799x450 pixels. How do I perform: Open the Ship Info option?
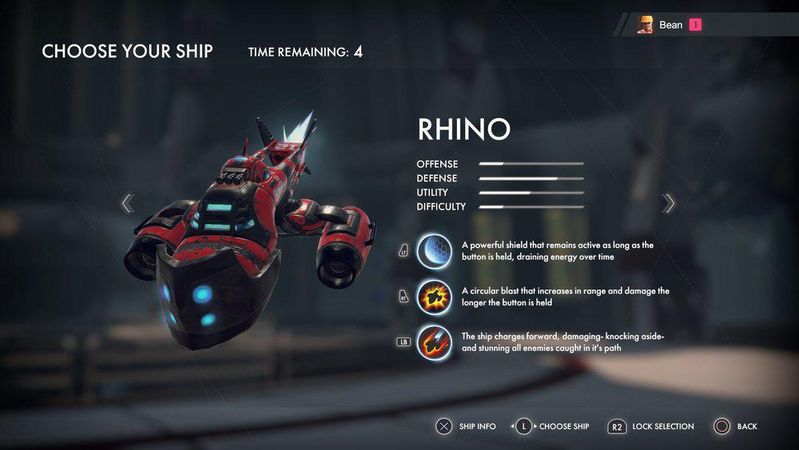tap(466, 427)
